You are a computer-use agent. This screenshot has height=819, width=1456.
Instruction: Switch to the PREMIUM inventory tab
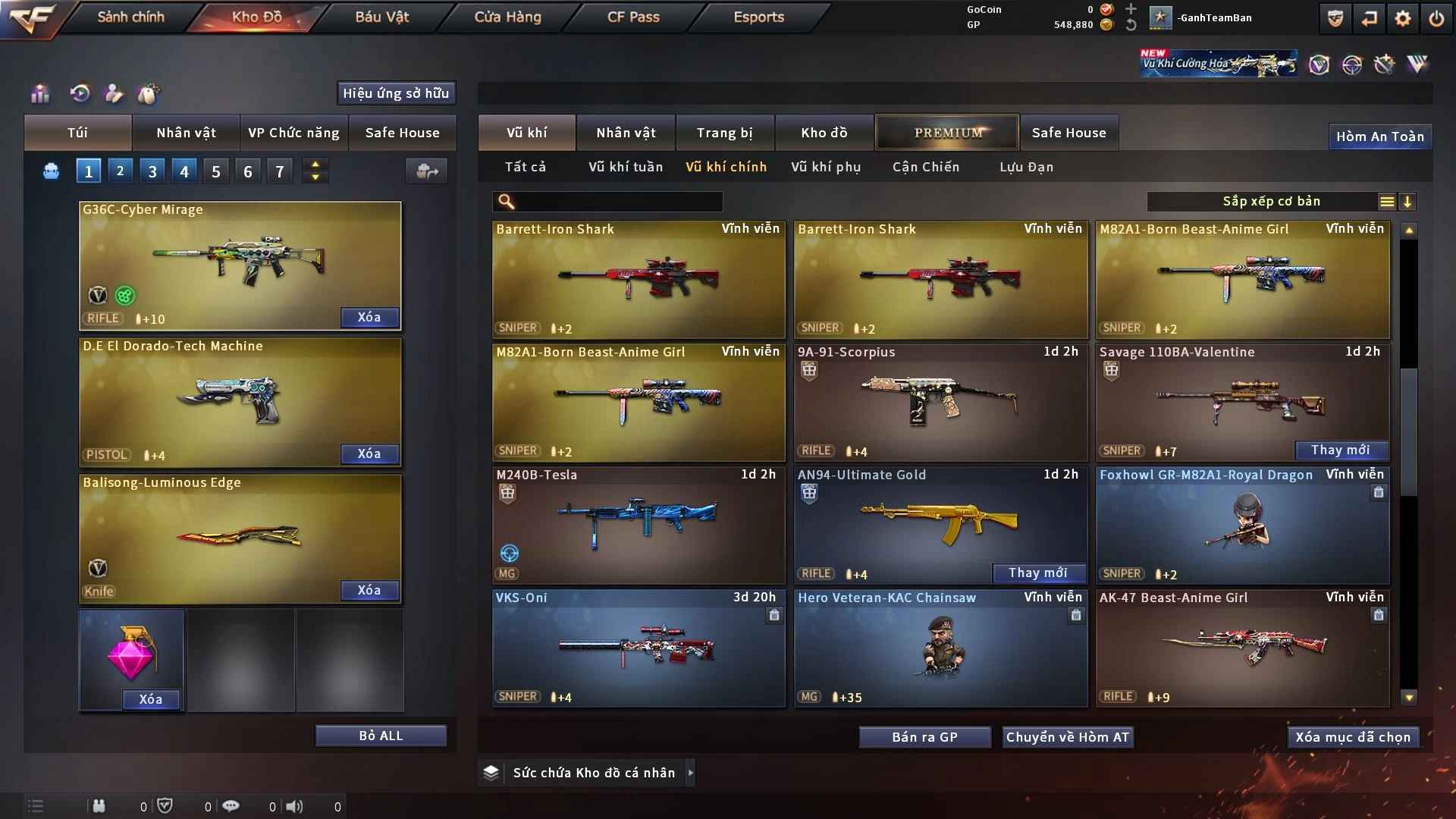948,133
